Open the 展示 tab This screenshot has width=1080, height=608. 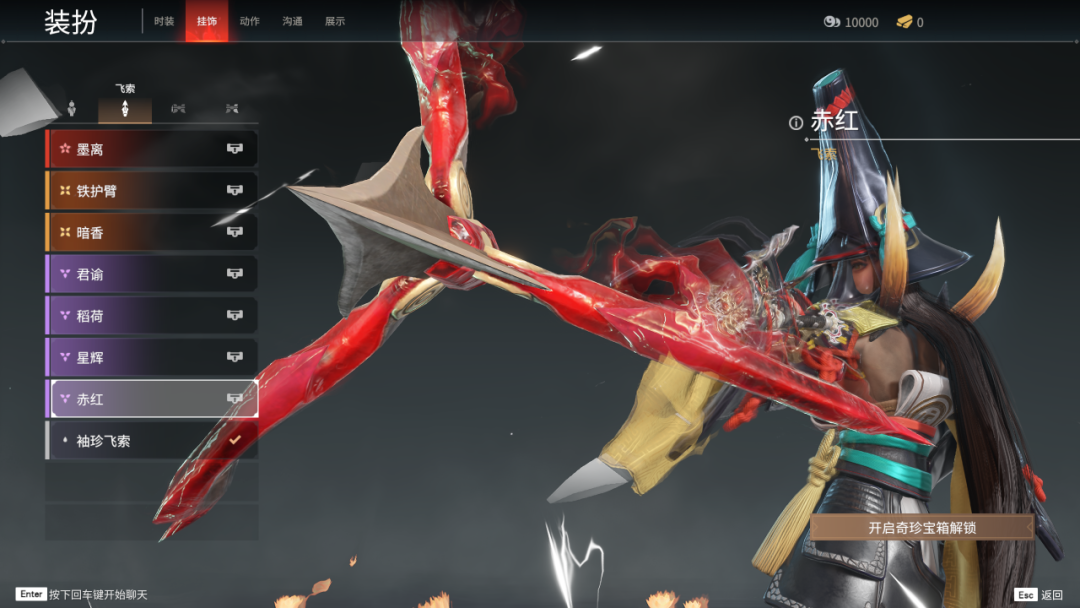pos(335,22)
